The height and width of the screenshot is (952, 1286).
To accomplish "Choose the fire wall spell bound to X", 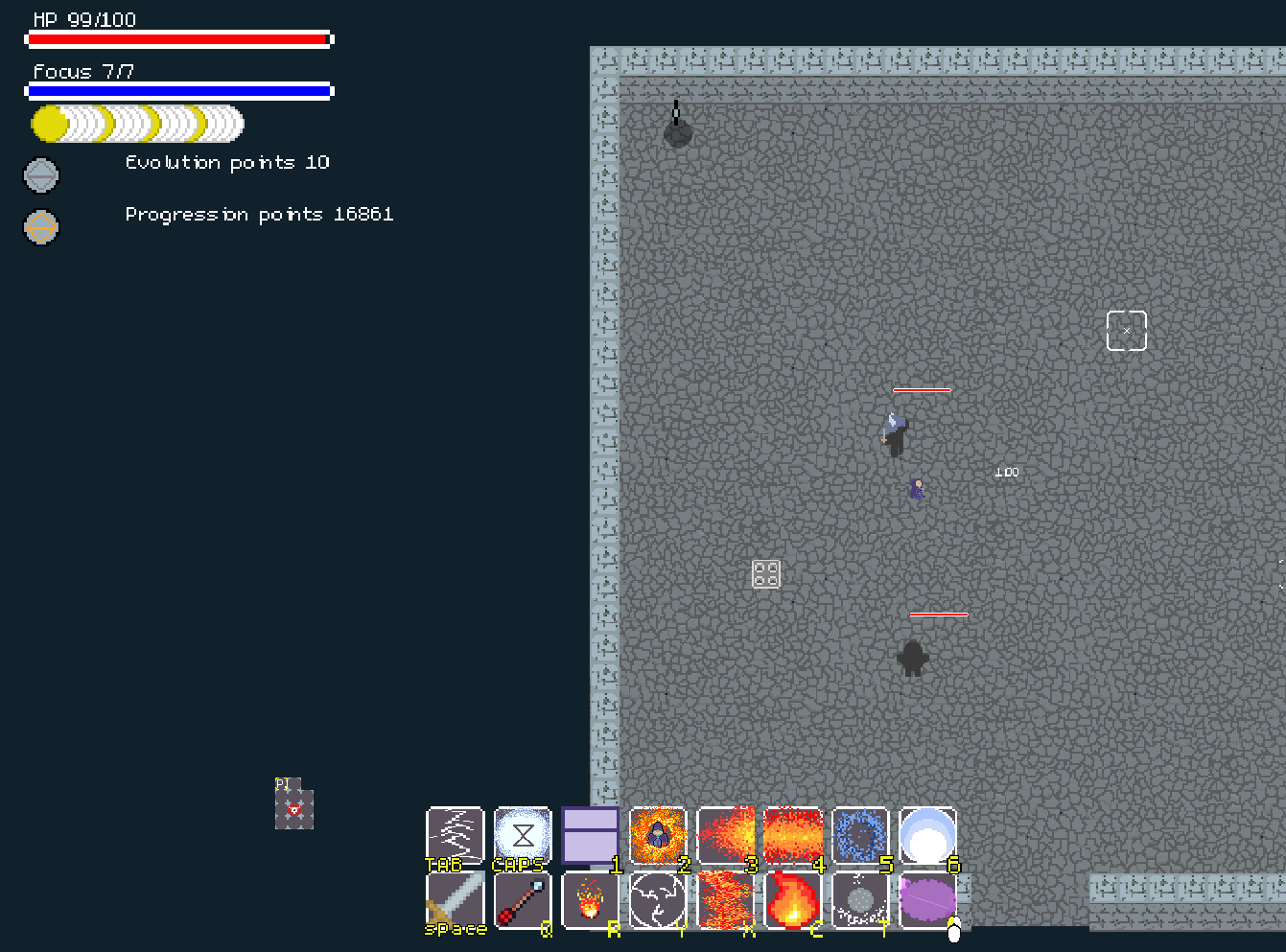I will tap(726, 901).
